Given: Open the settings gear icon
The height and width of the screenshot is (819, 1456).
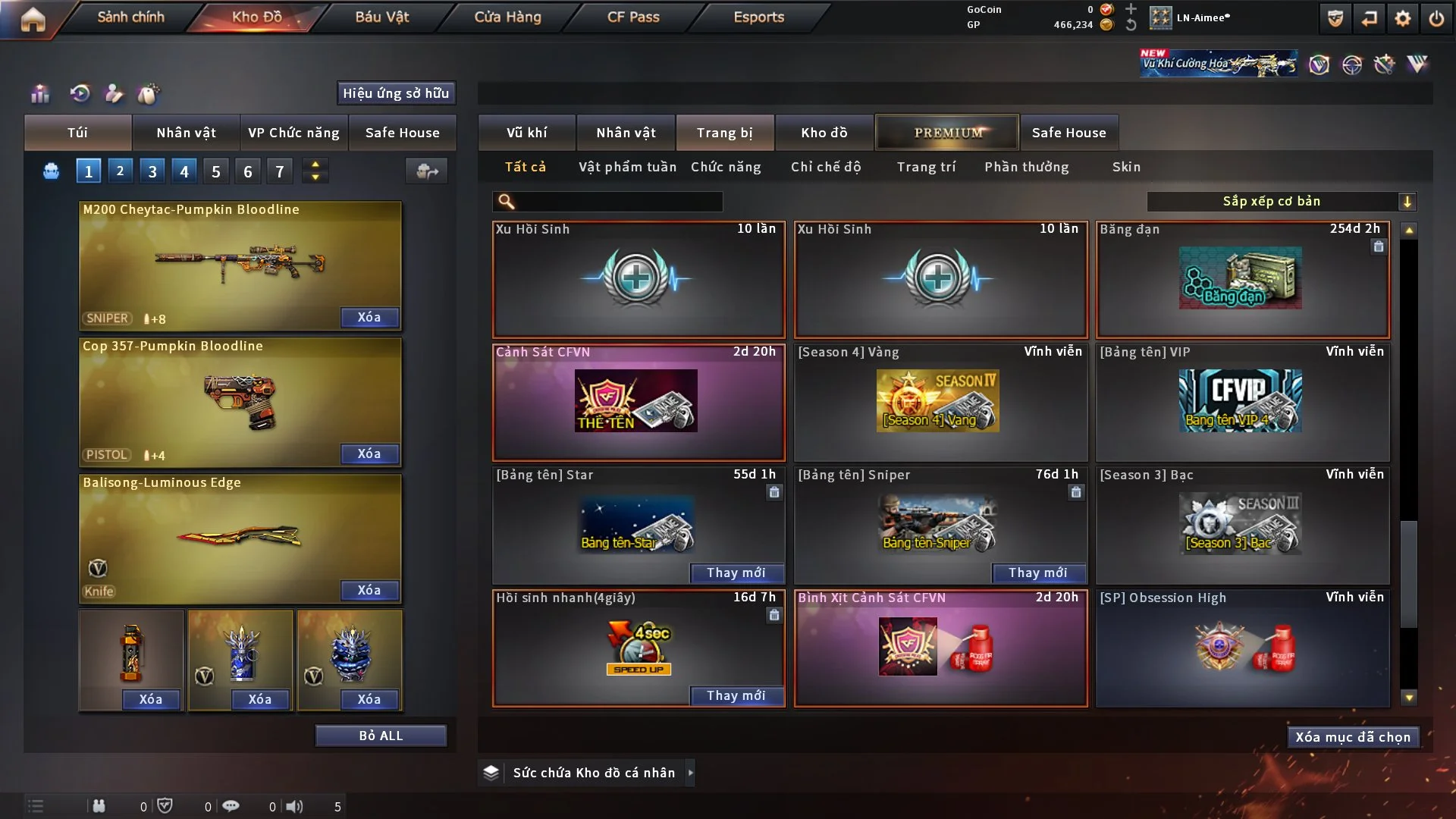Looking at the screenshot, I should click(1402, 18).
